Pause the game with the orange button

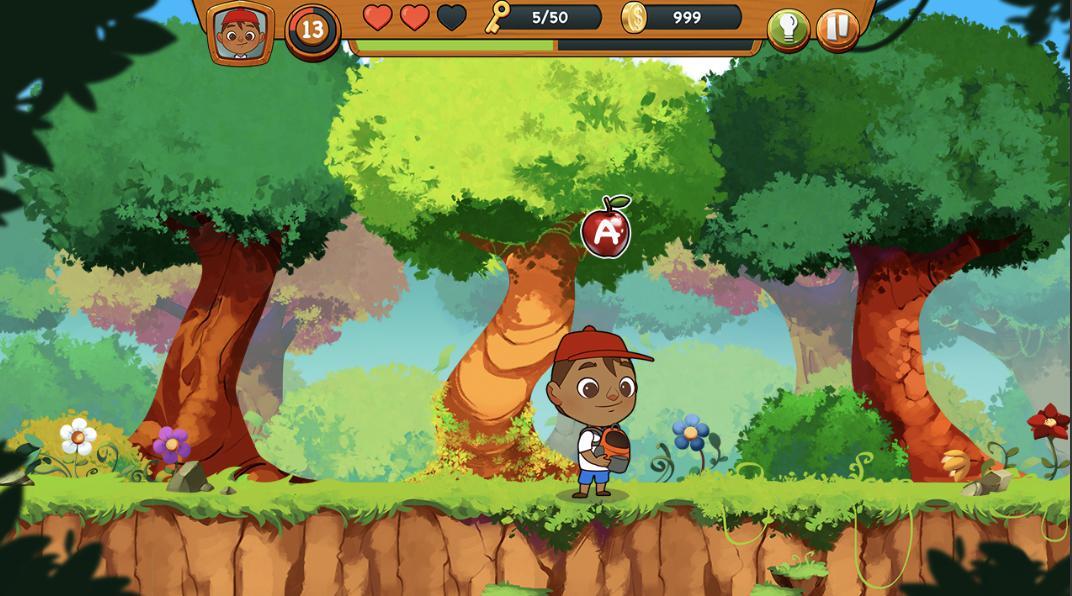pos(837,28)
